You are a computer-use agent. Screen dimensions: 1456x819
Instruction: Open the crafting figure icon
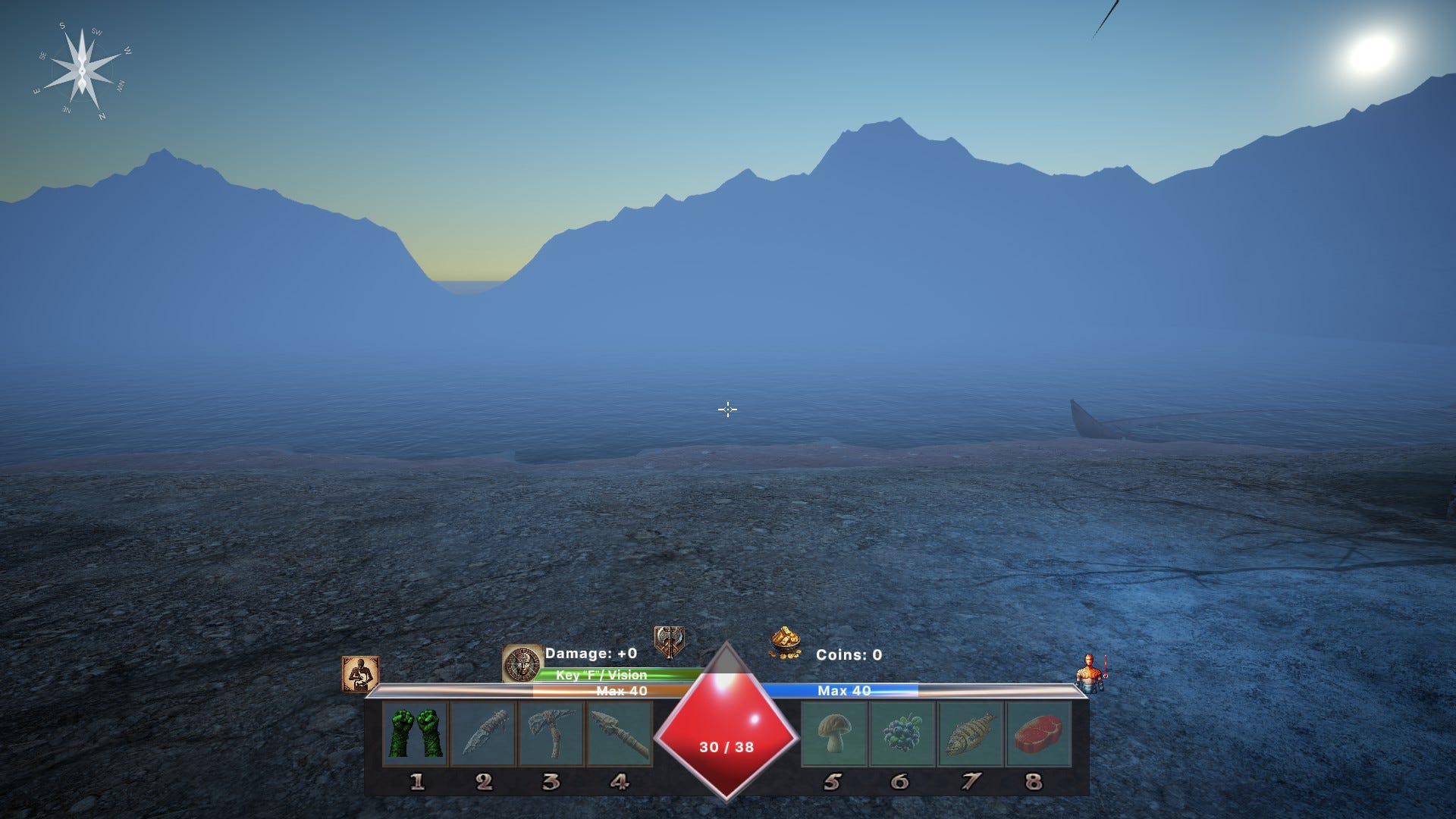(x=360, y=674)
